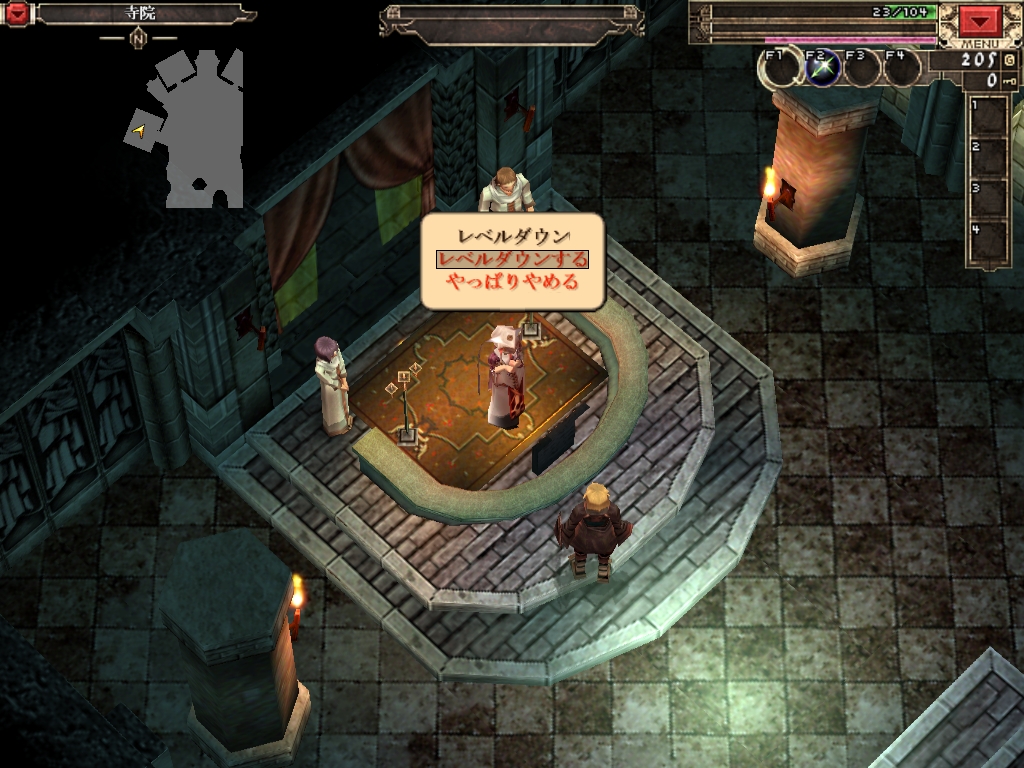1024x768 pixels.
Task: Choose やっぱりやめる to cancel
Action: (512, 282)
